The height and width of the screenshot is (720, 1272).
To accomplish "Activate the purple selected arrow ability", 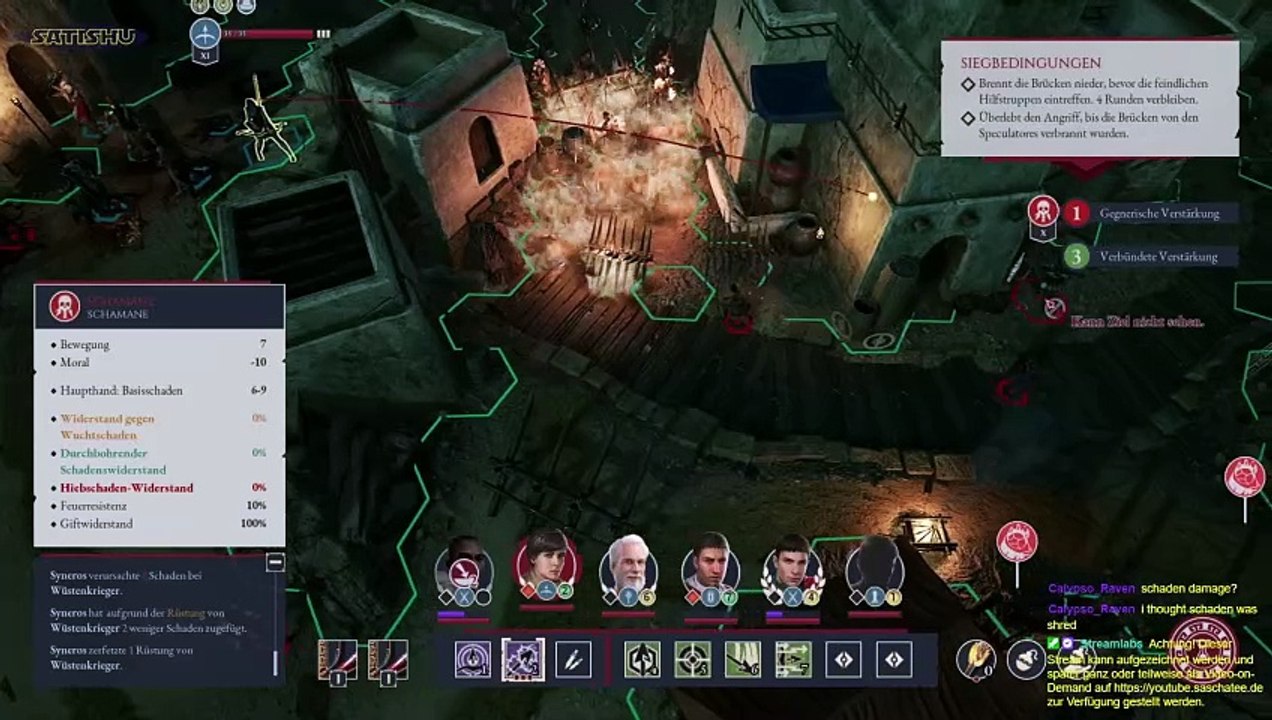I will [523, 660].
